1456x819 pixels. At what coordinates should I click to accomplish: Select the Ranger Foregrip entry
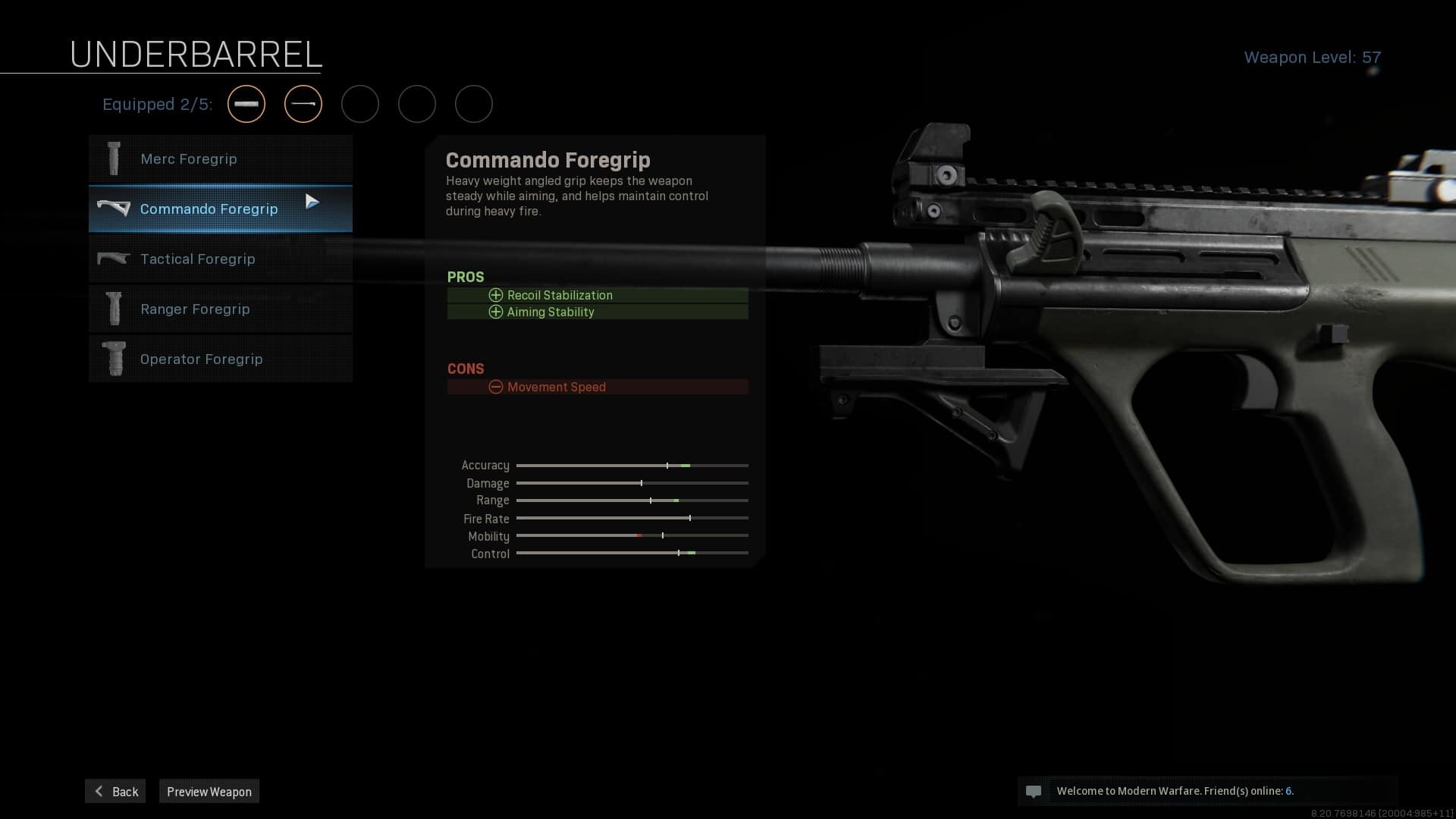pyautogui.click(x=220, y=309)
